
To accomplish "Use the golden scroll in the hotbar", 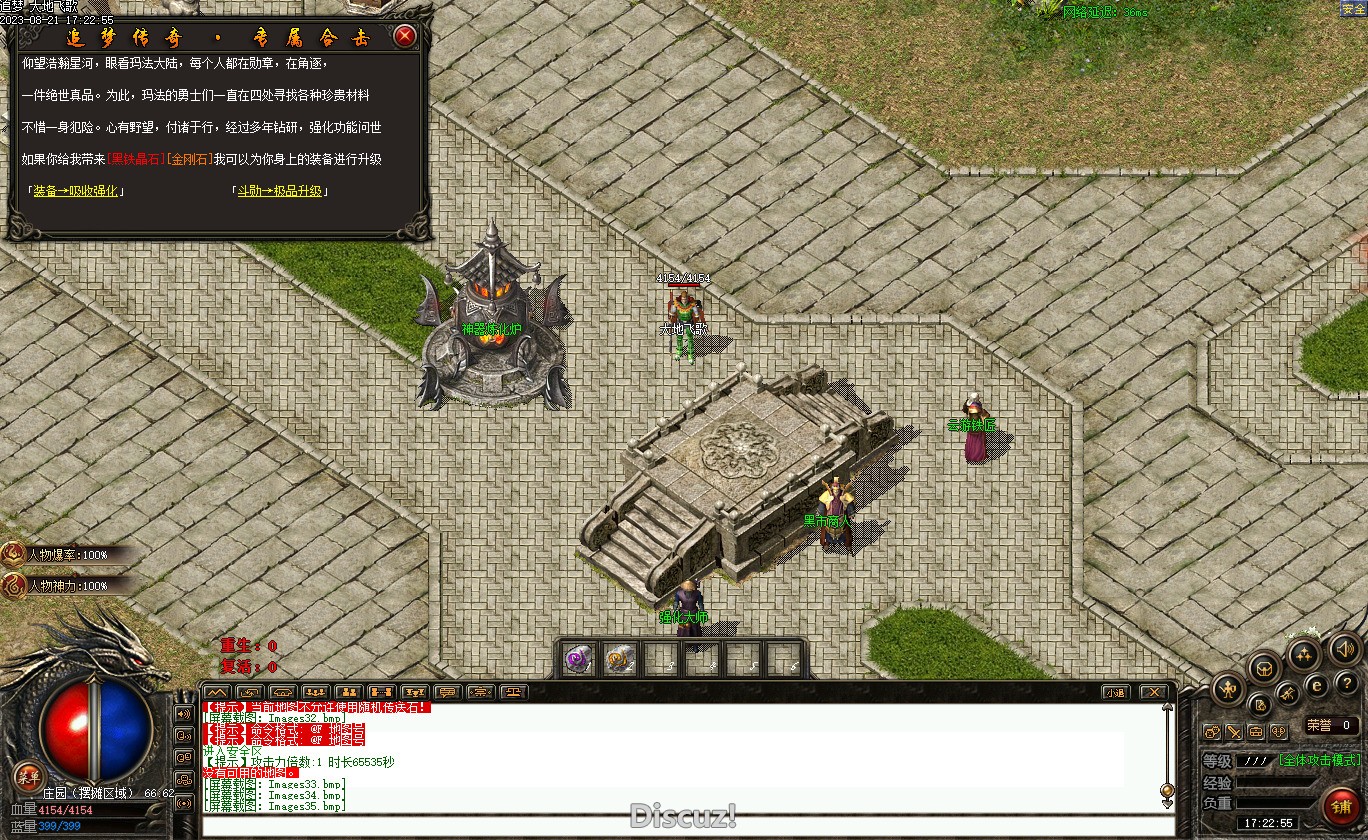I will [621, 659].
